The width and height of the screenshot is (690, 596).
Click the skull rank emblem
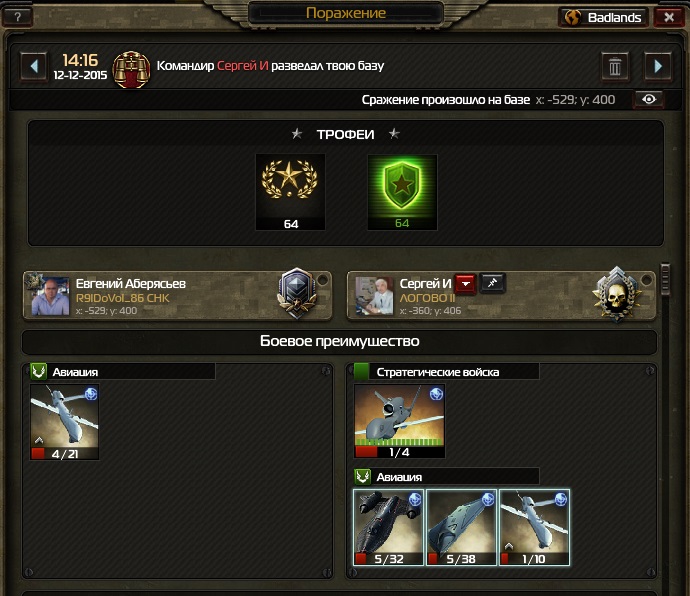pos(613,295)
